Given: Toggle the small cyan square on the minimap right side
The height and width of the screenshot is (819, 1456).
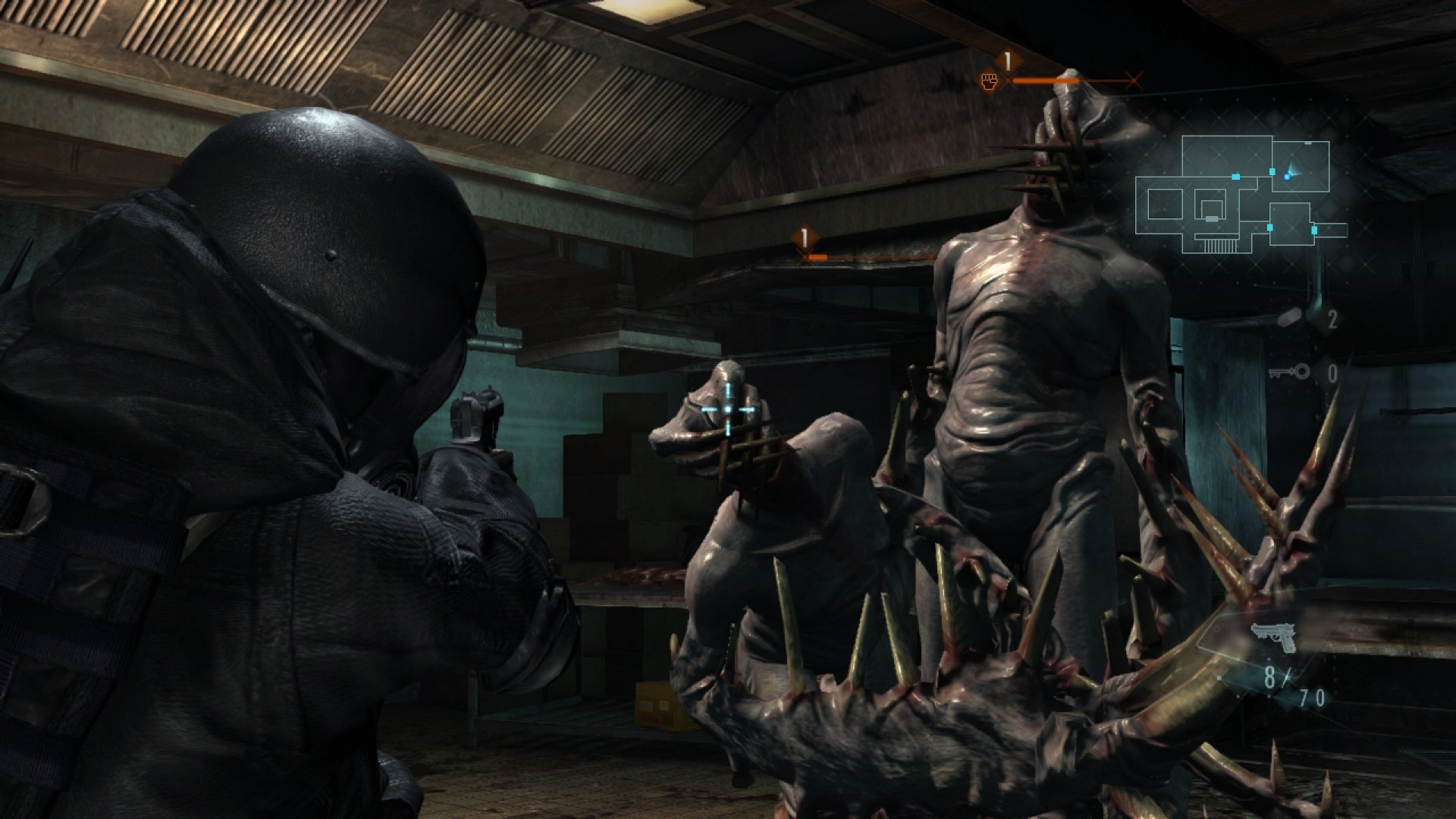Looking at the screenshot, I should tap(1314, 230).
